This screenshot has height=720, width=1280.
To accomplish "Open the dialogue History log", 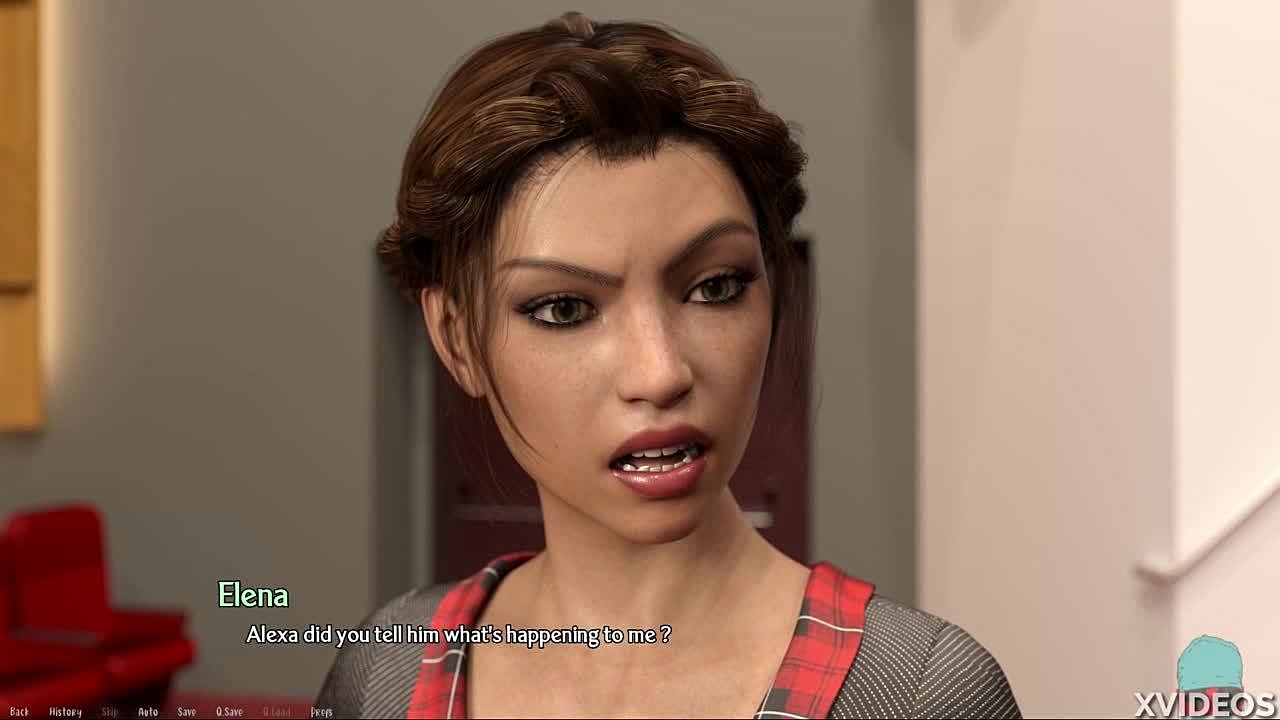I will click(x=65, y=712).
